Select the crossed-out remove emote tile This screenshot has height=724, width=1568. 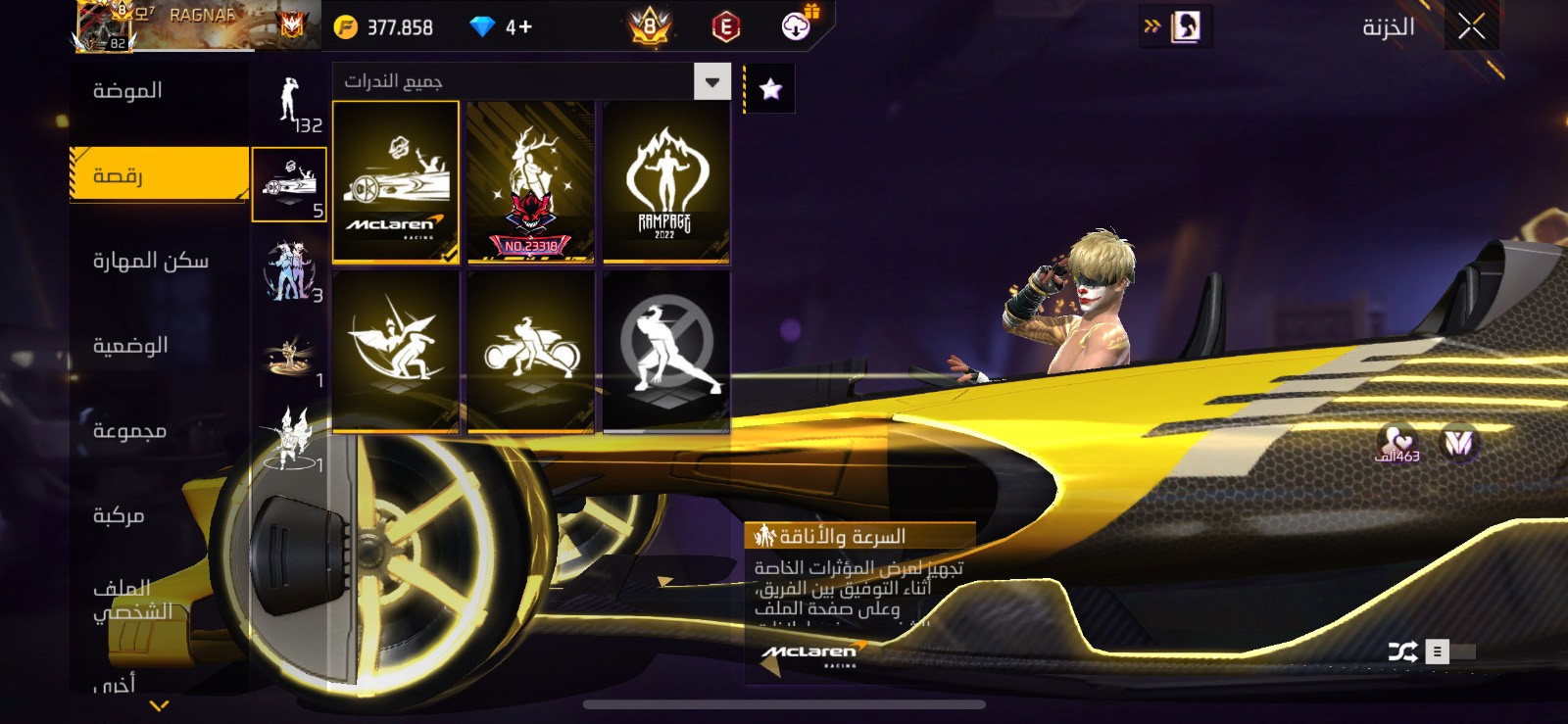665,352
